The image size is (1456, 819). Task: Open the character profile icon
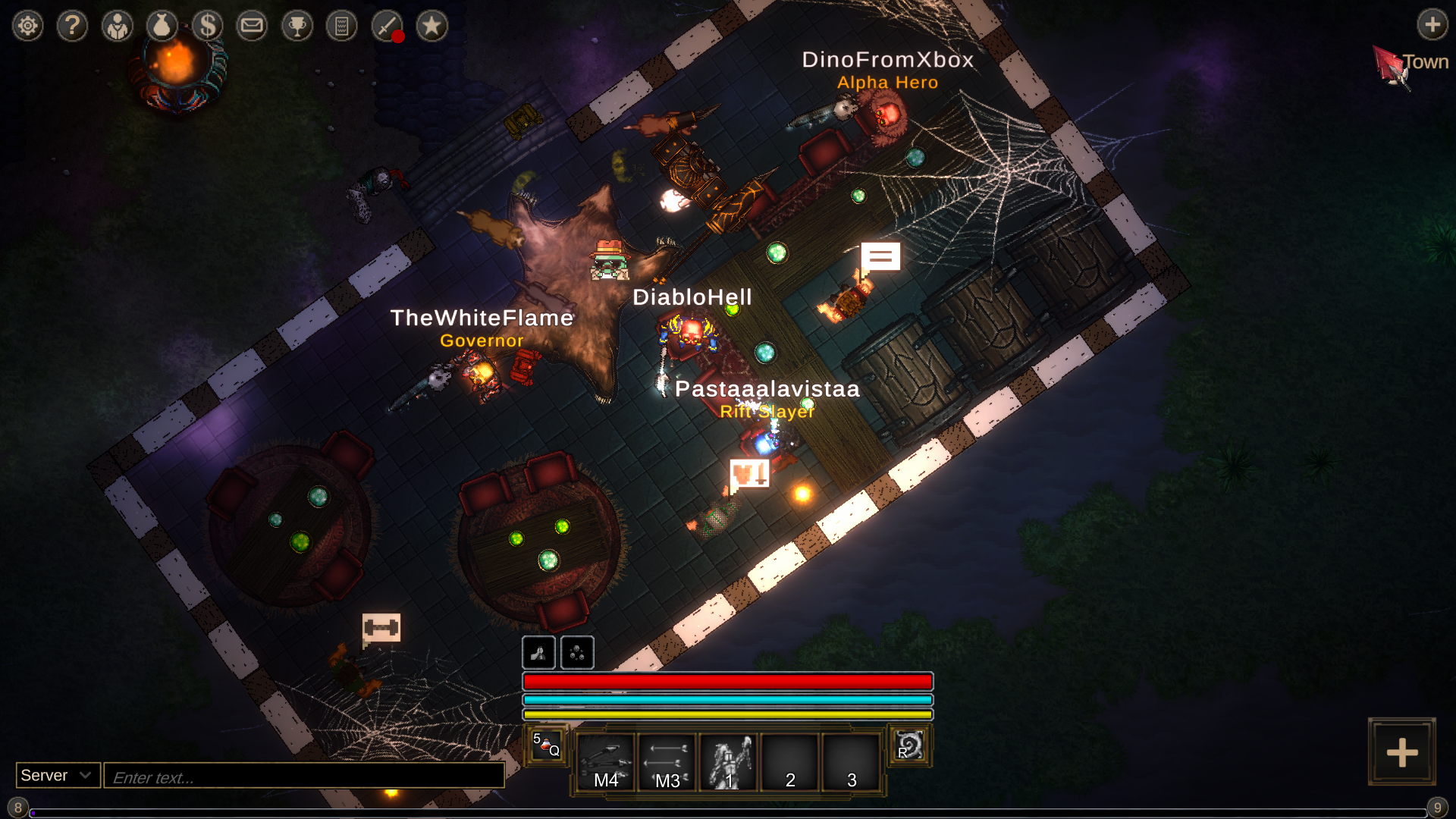pyautogui.click(x=118, y=27)
